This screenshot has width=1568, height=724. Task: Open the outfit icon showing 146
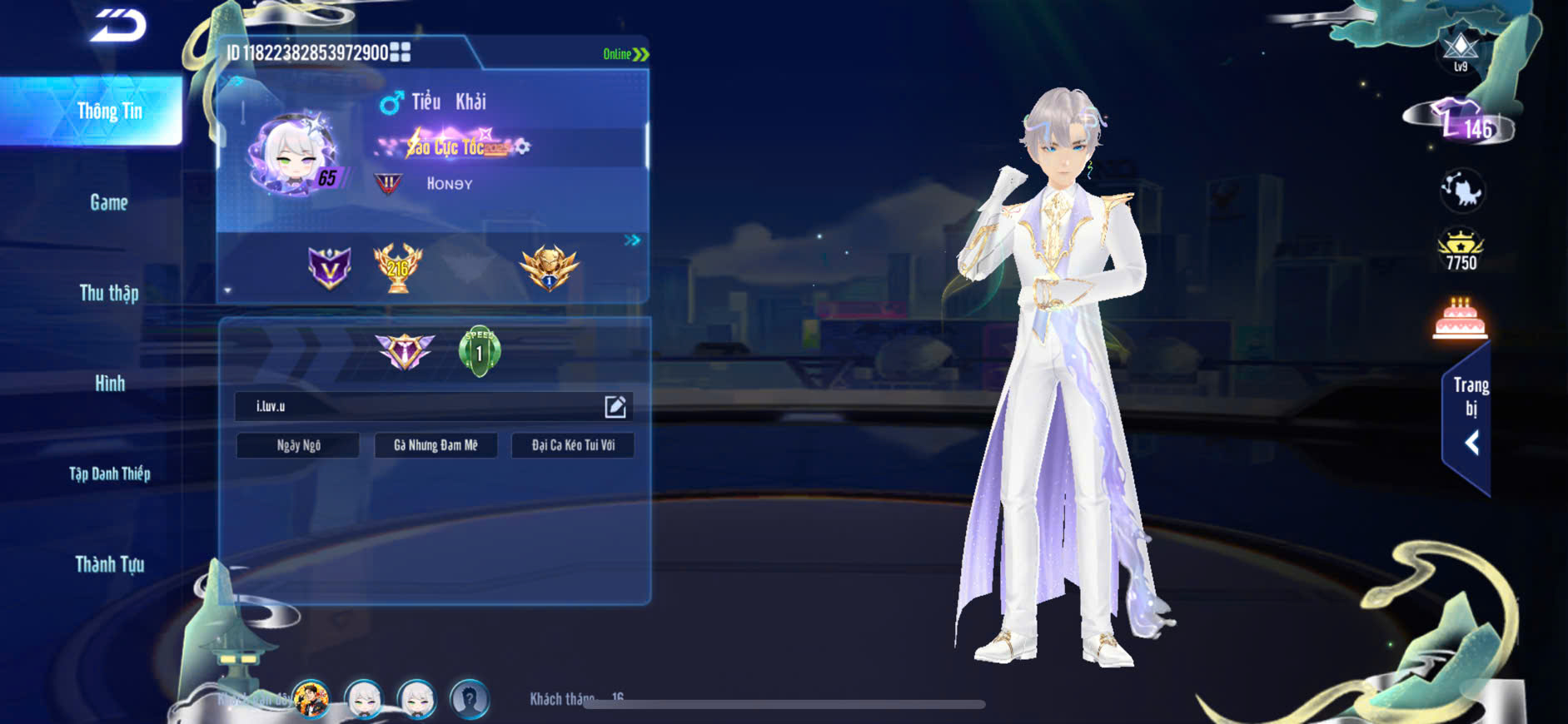tap(1463, 123)
